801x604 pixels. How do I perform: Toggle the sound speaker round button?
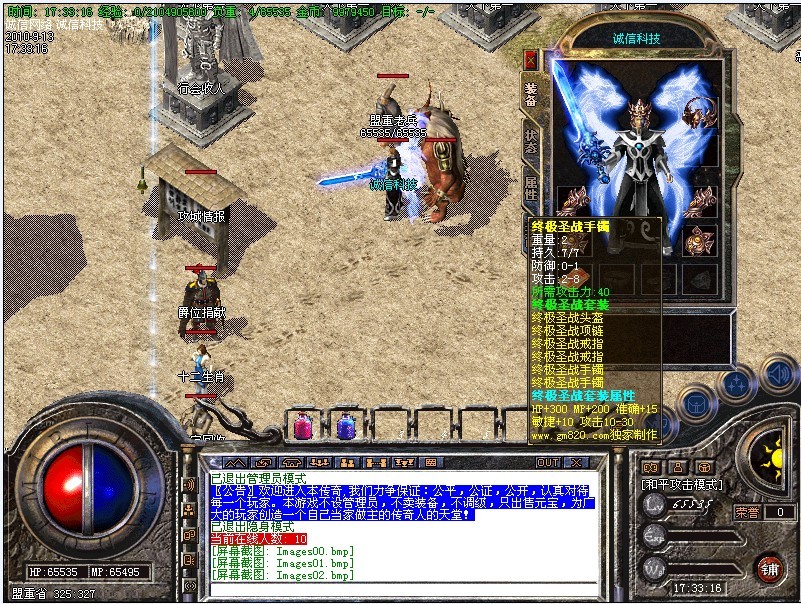[779, 375]
